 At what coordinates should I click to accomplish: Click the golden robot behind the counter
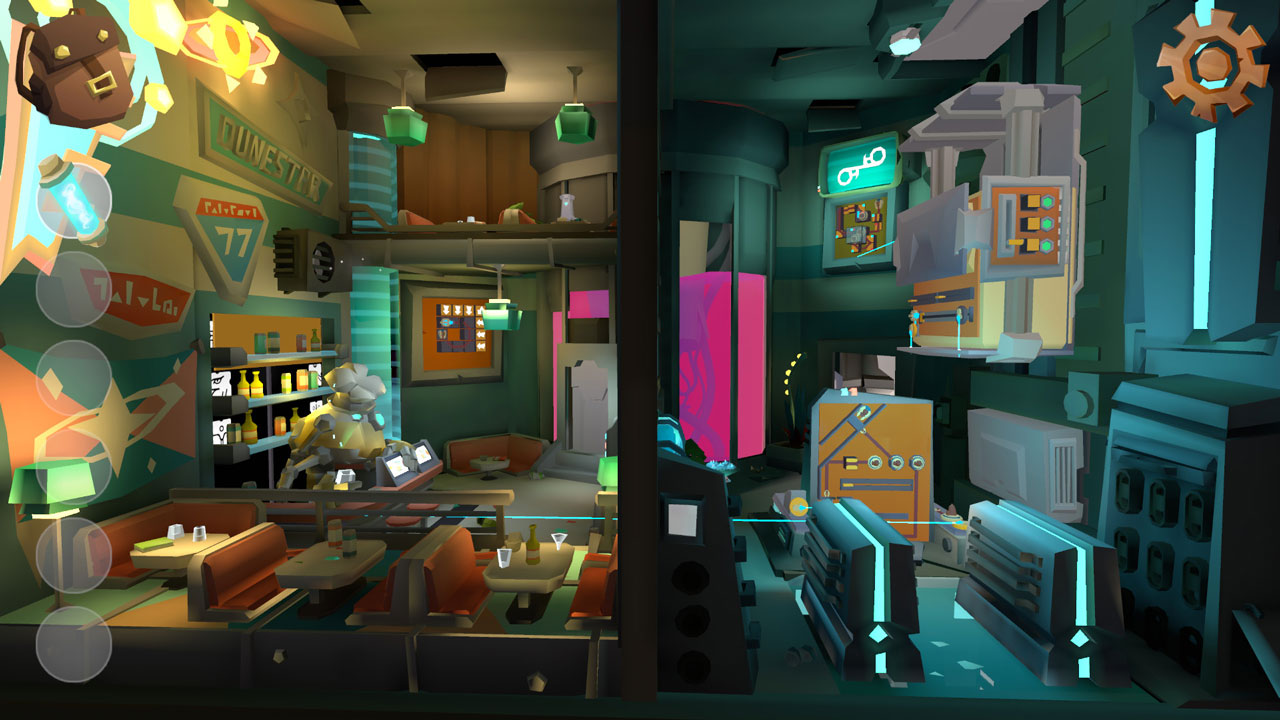tap(355, 430)
